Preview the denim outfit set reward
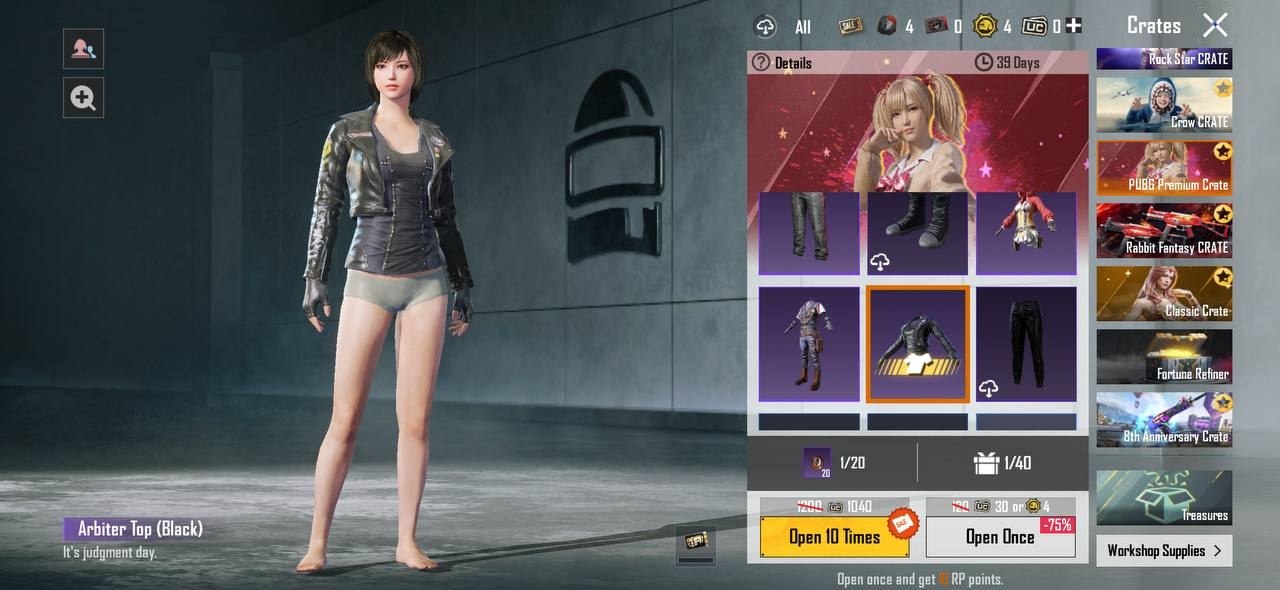This screenshot has height=590, width=1280. tap(808, 344)
